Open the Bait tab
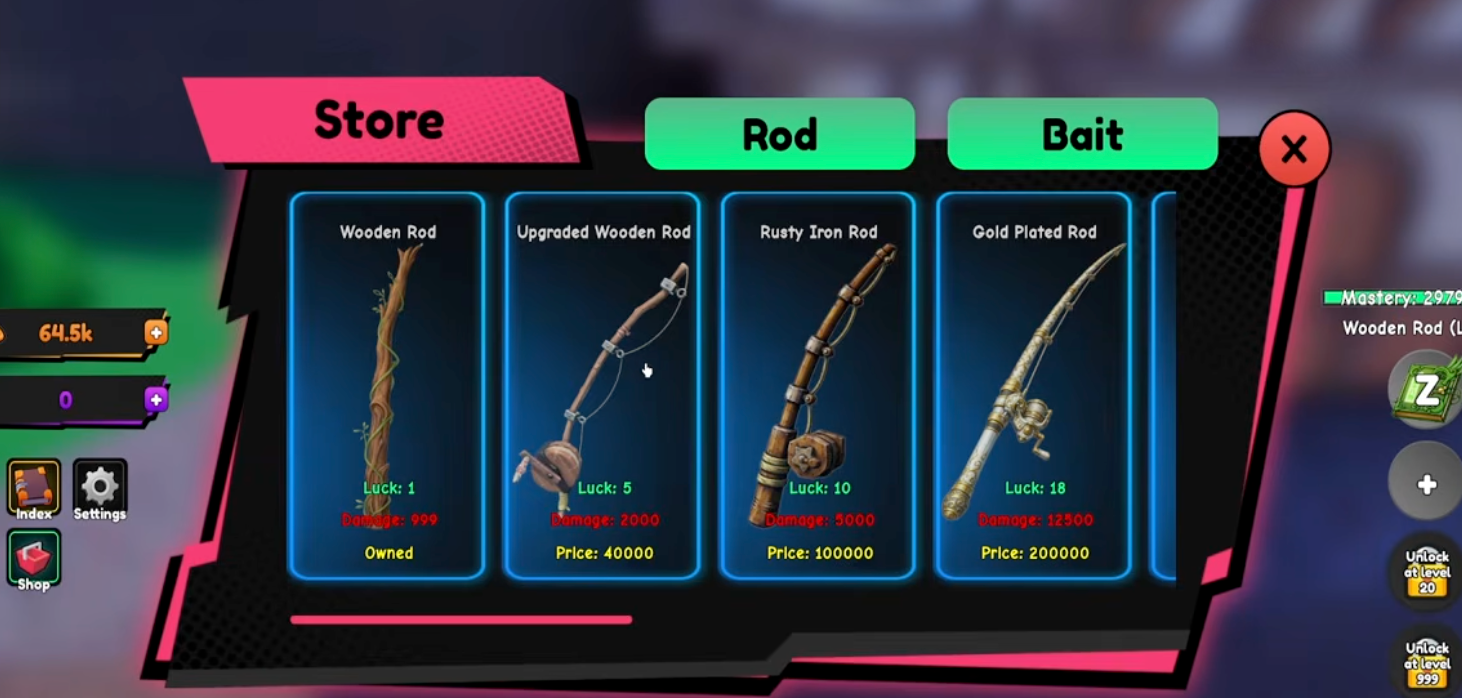The image size is (1462, 698). pyautogui.click(x=1082, y=134)
